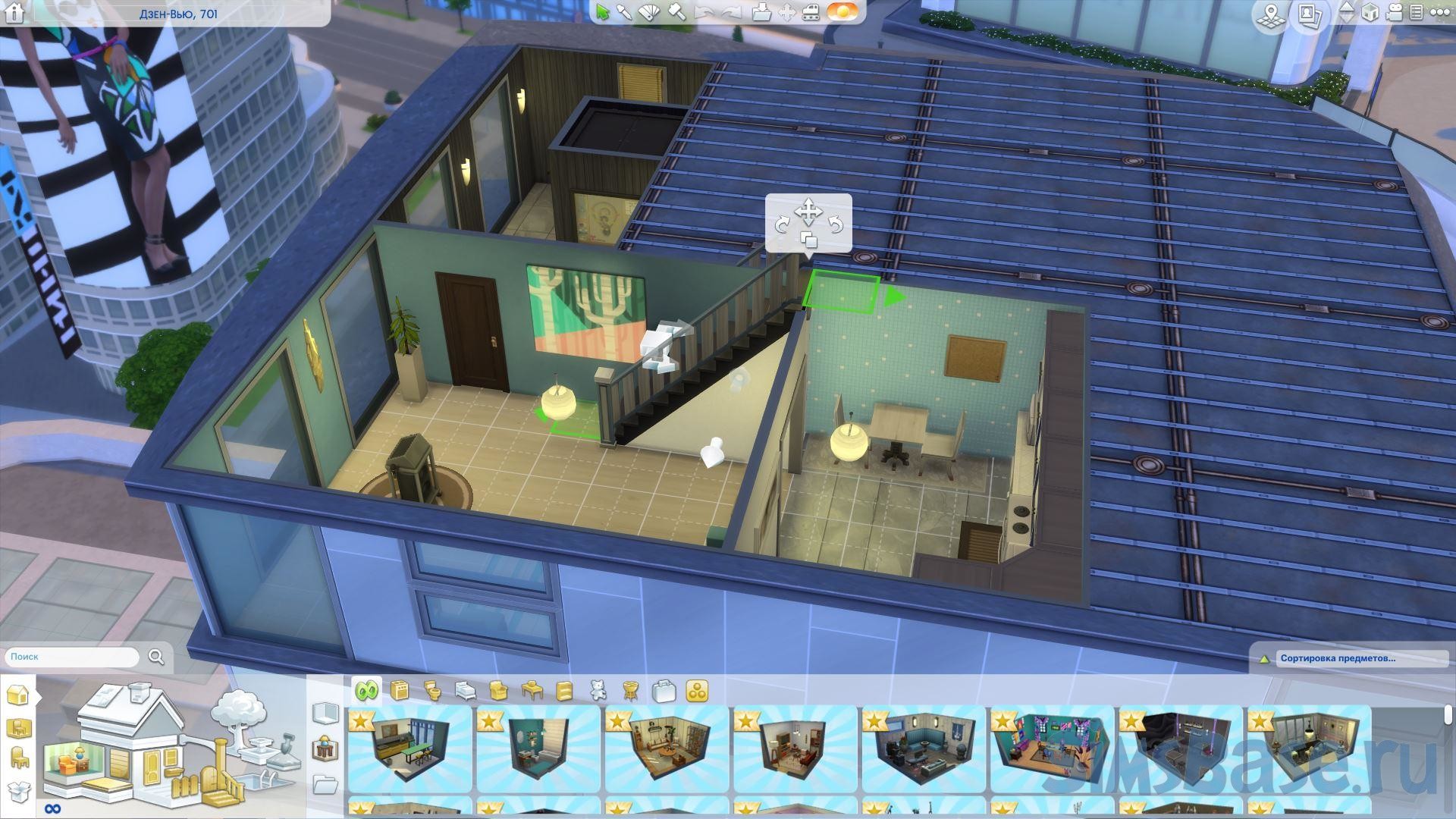Toggle the day-night lighting switch
Image resolution: width=1456 pixels, height=819 pixels.
coord(842,12)
